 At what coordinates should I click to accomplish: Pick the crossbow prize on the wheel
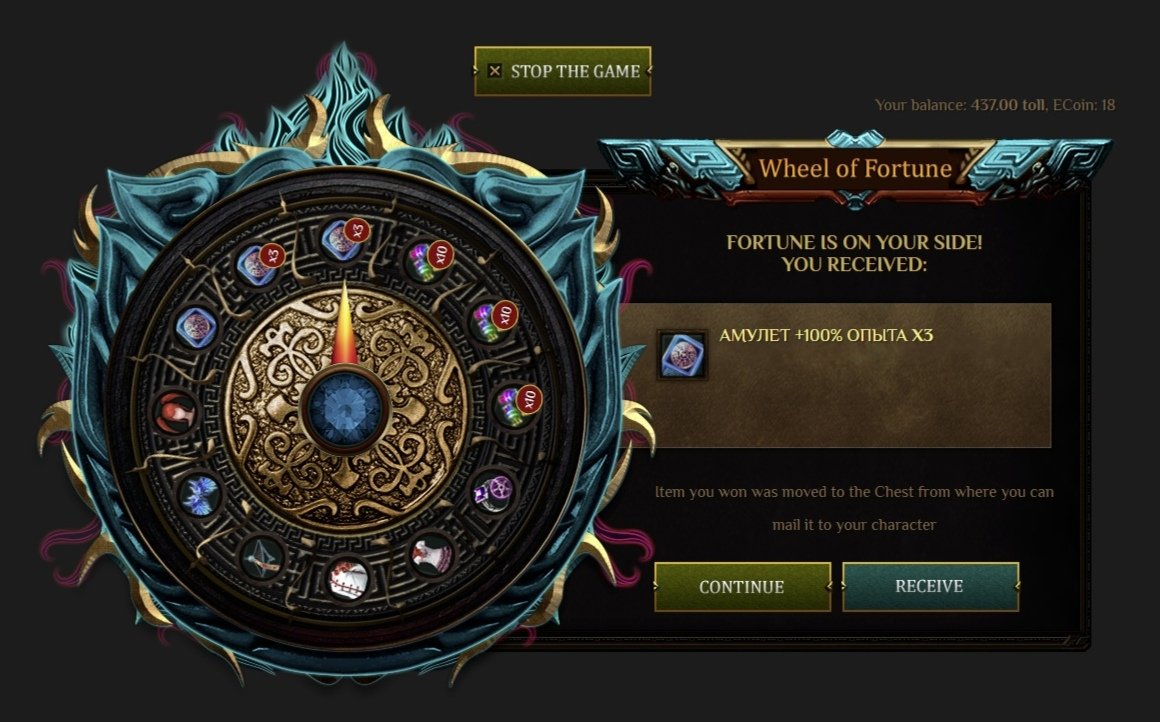click(262, 556)
